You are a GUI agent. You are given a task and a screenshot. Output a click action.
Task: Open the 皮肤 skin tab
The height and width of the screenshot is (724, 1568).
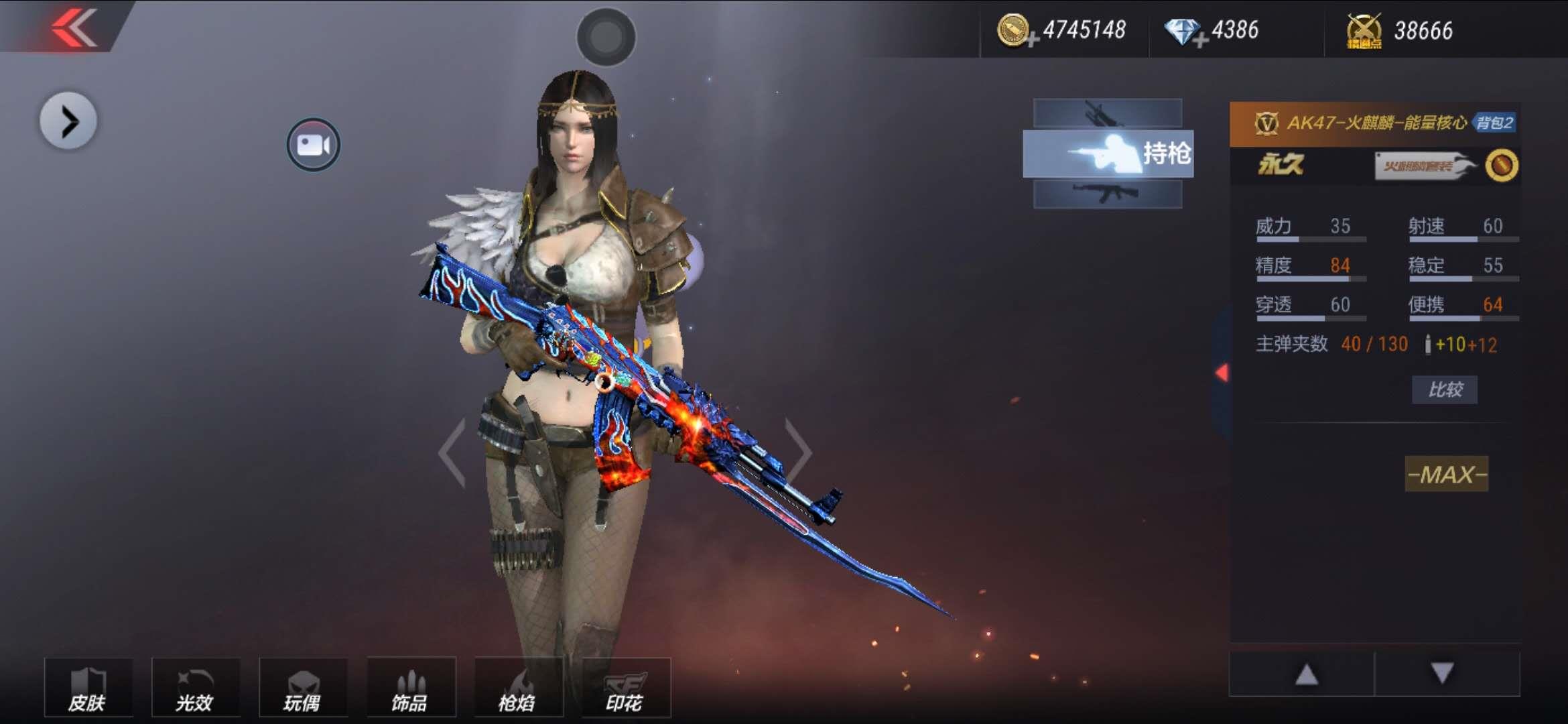coord(88,688)
